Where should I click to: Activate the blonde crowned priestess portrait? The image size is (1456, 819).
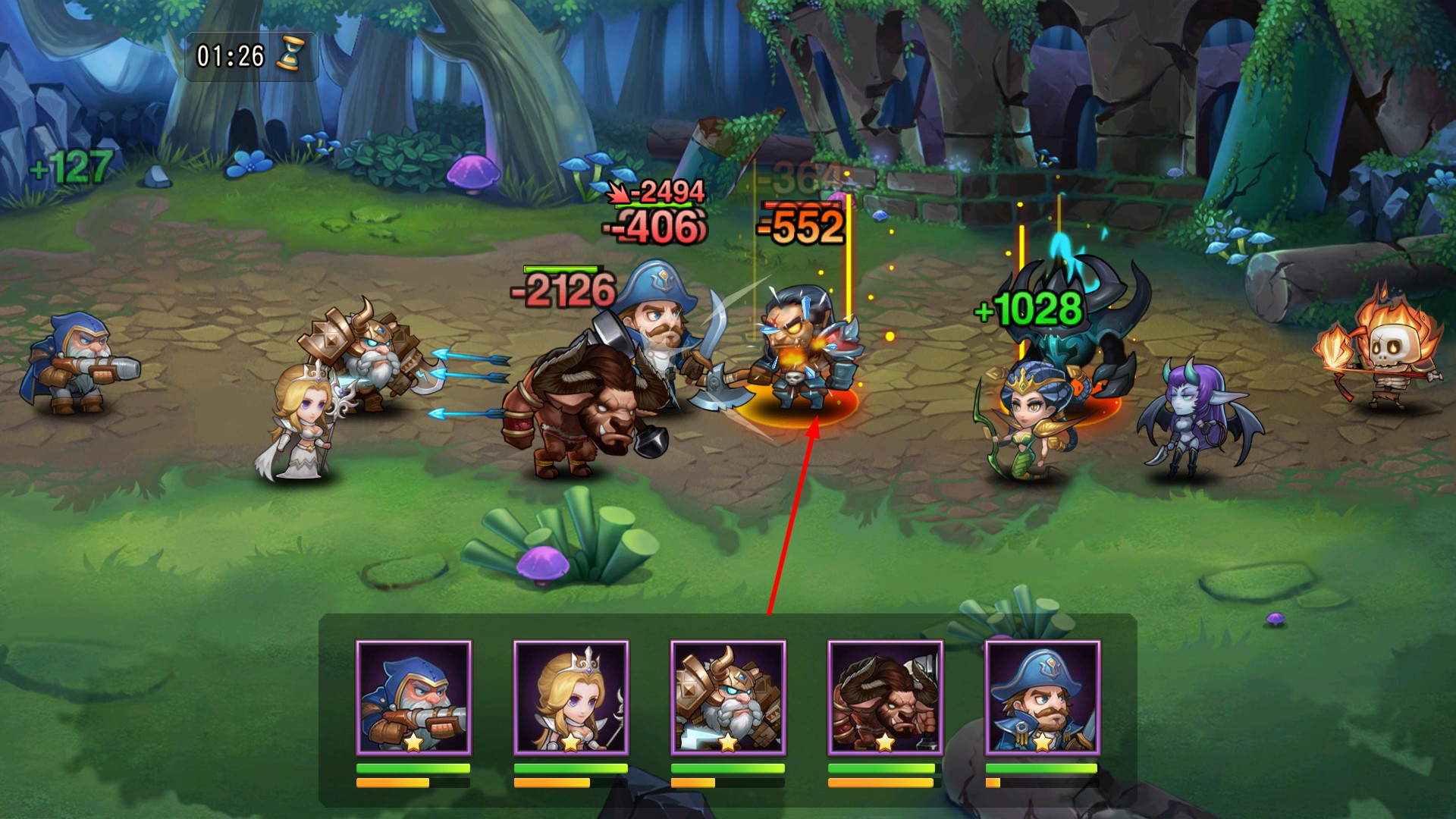[x=570, y=698]
